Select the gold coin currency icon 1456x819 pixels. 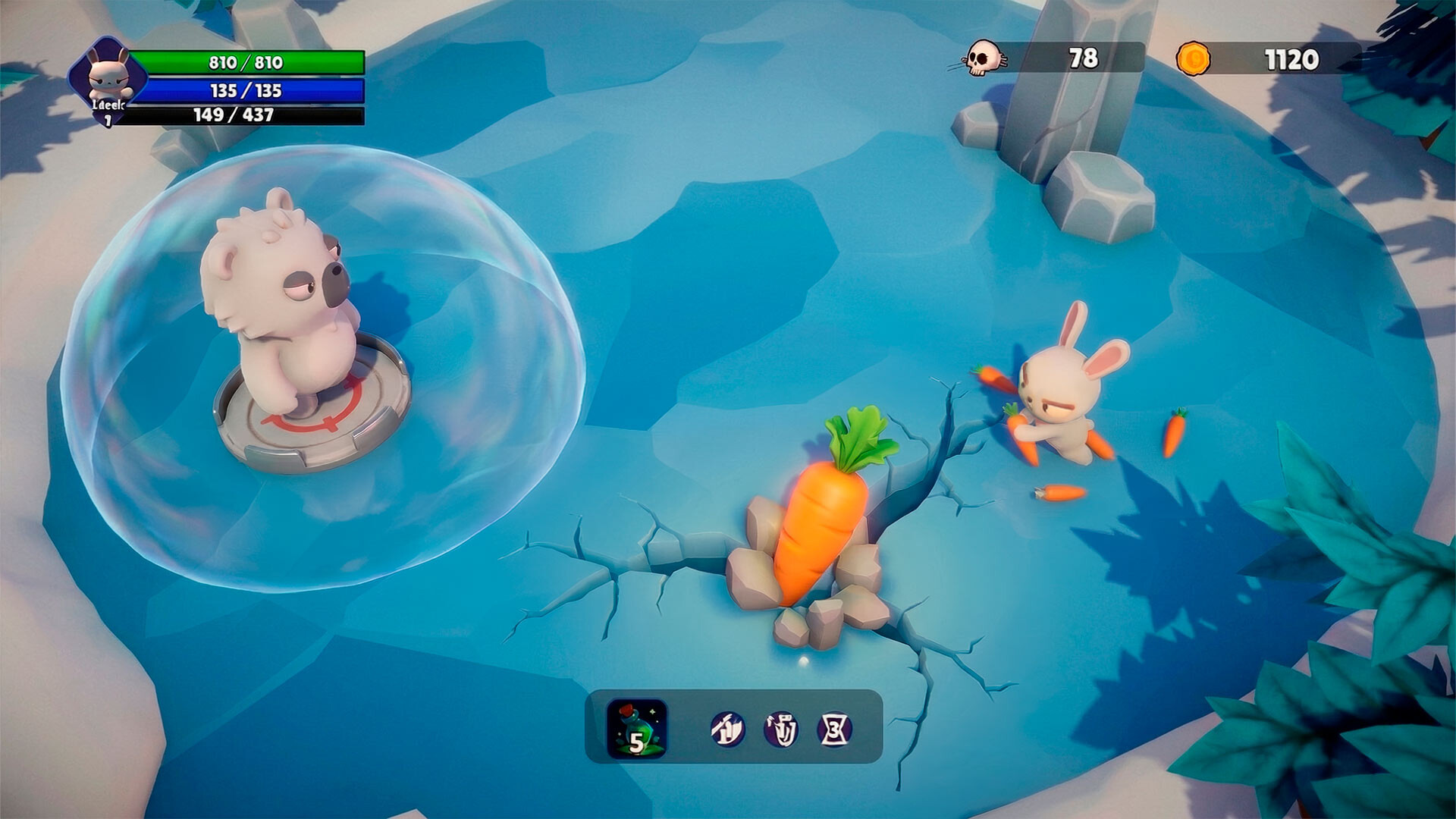[1193, 58]
